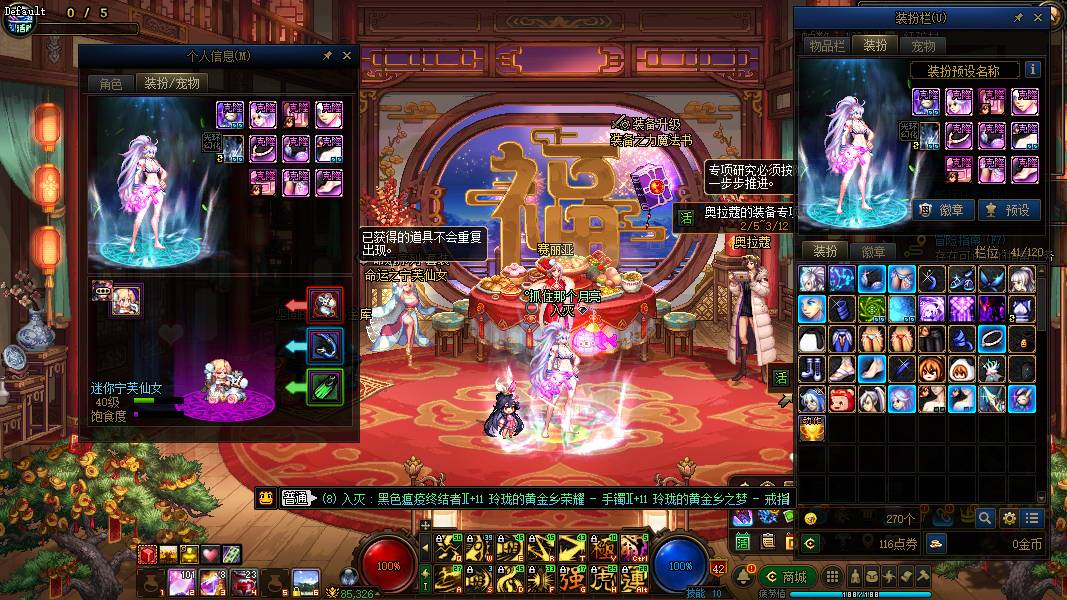The width and height of the screenshot is (1067, 600).
Task: Pin the 装扮栏 window with pushpin
Action: click(1018, 18)
